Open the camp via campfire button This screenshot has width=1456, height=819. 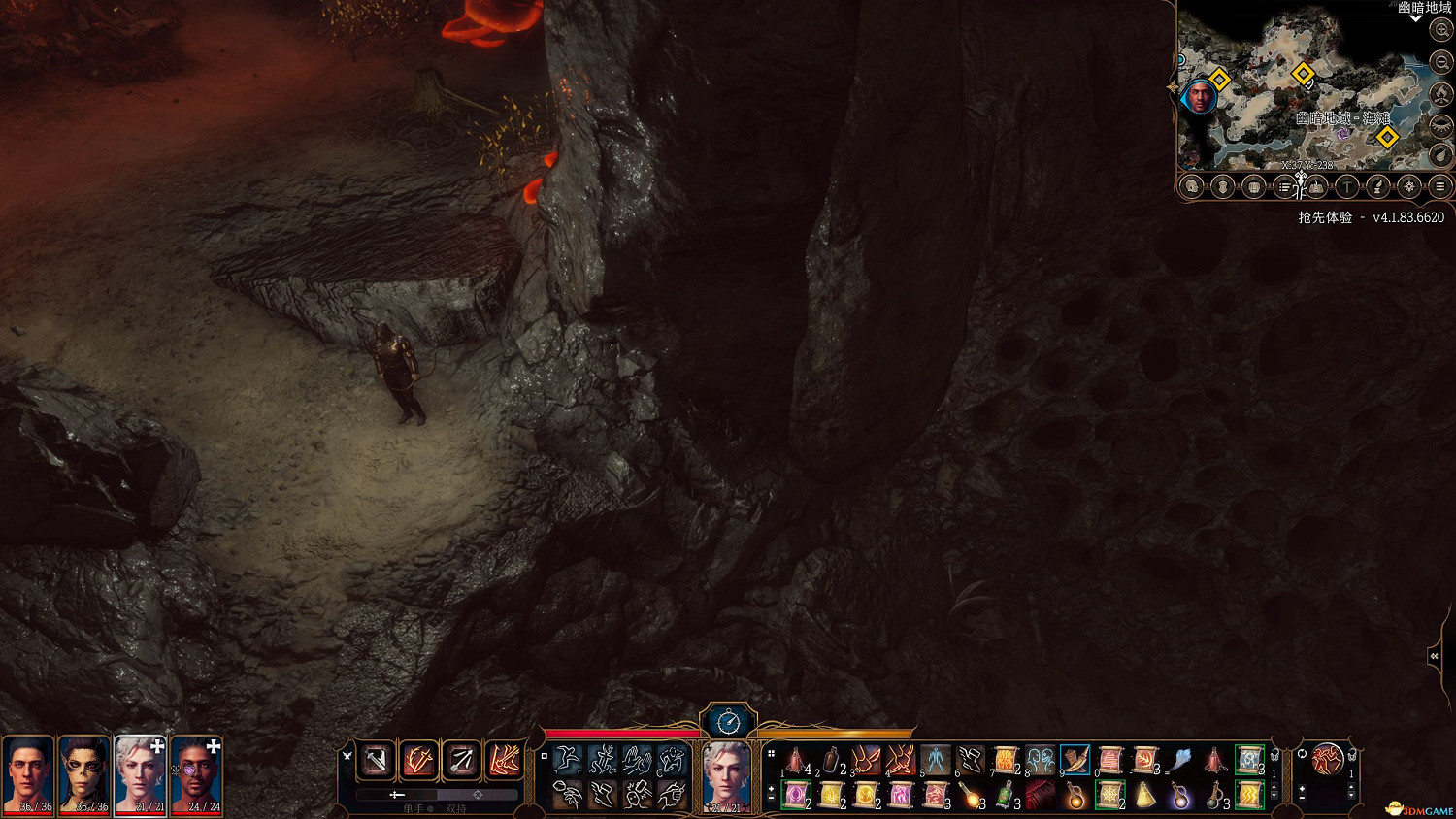(1441, 94)
